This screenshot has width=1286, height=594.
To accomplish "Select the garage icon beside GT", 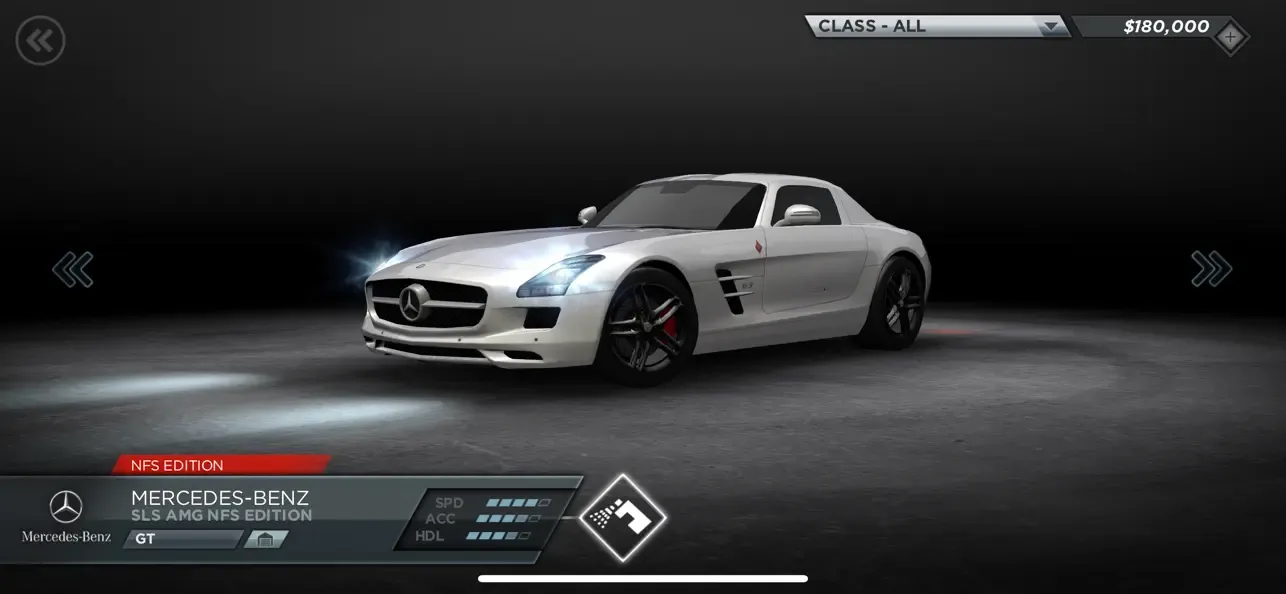I will [x=265, y=540].
